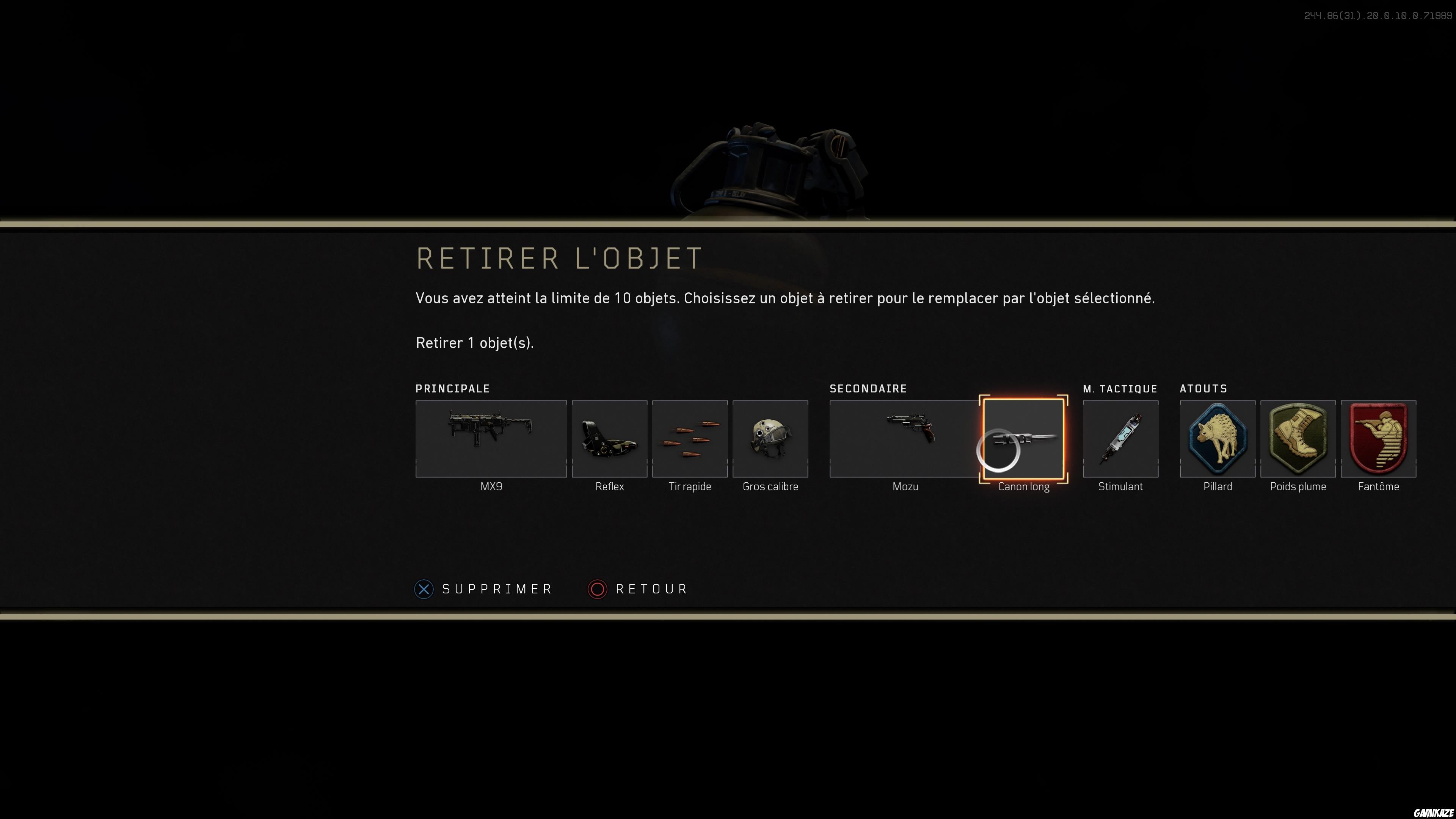Choose the Stimulant tactical equipment slot
This screenshot has width=1456, height=819.
coord(1120,439)
